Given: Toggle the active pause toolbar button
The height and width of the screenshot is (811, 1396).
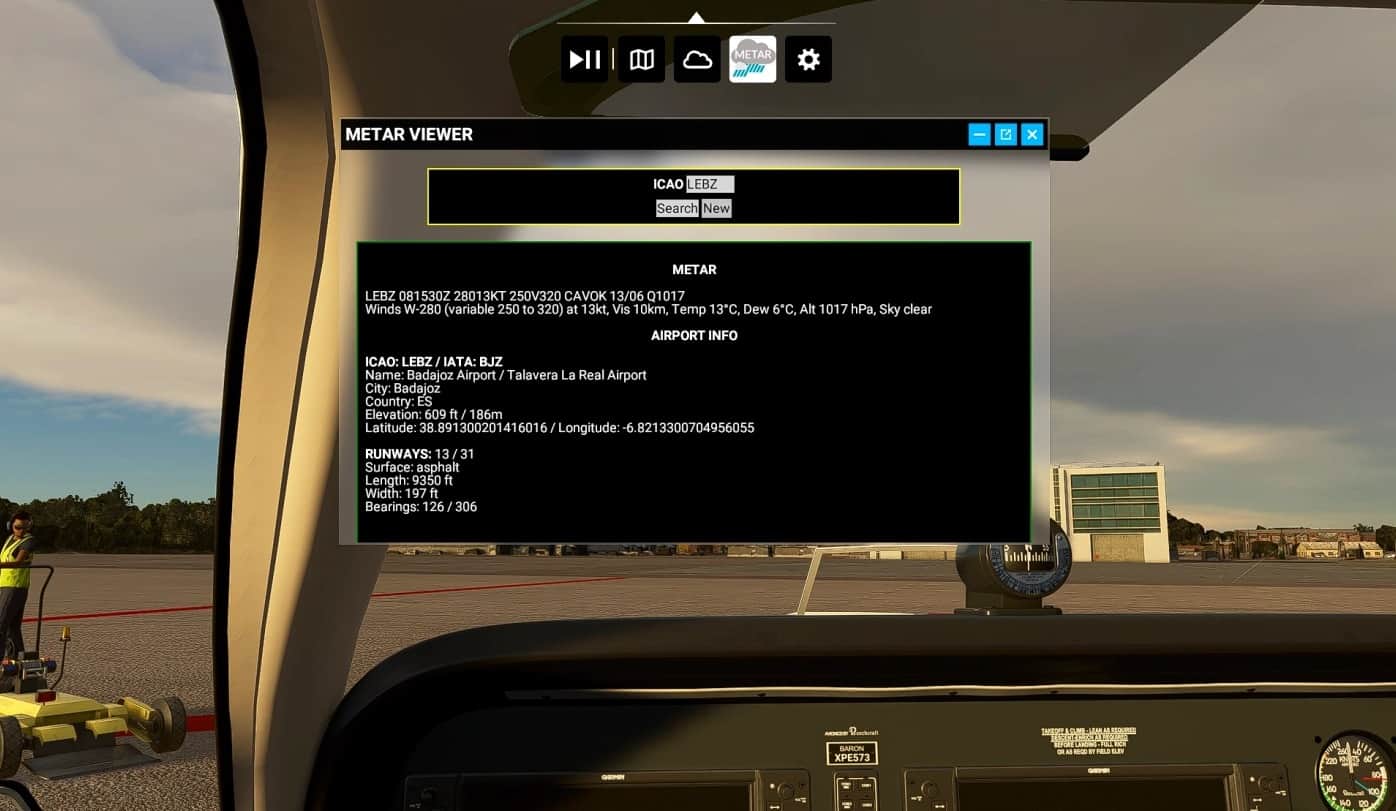Looking at the screenshot, I should [584, 60].
